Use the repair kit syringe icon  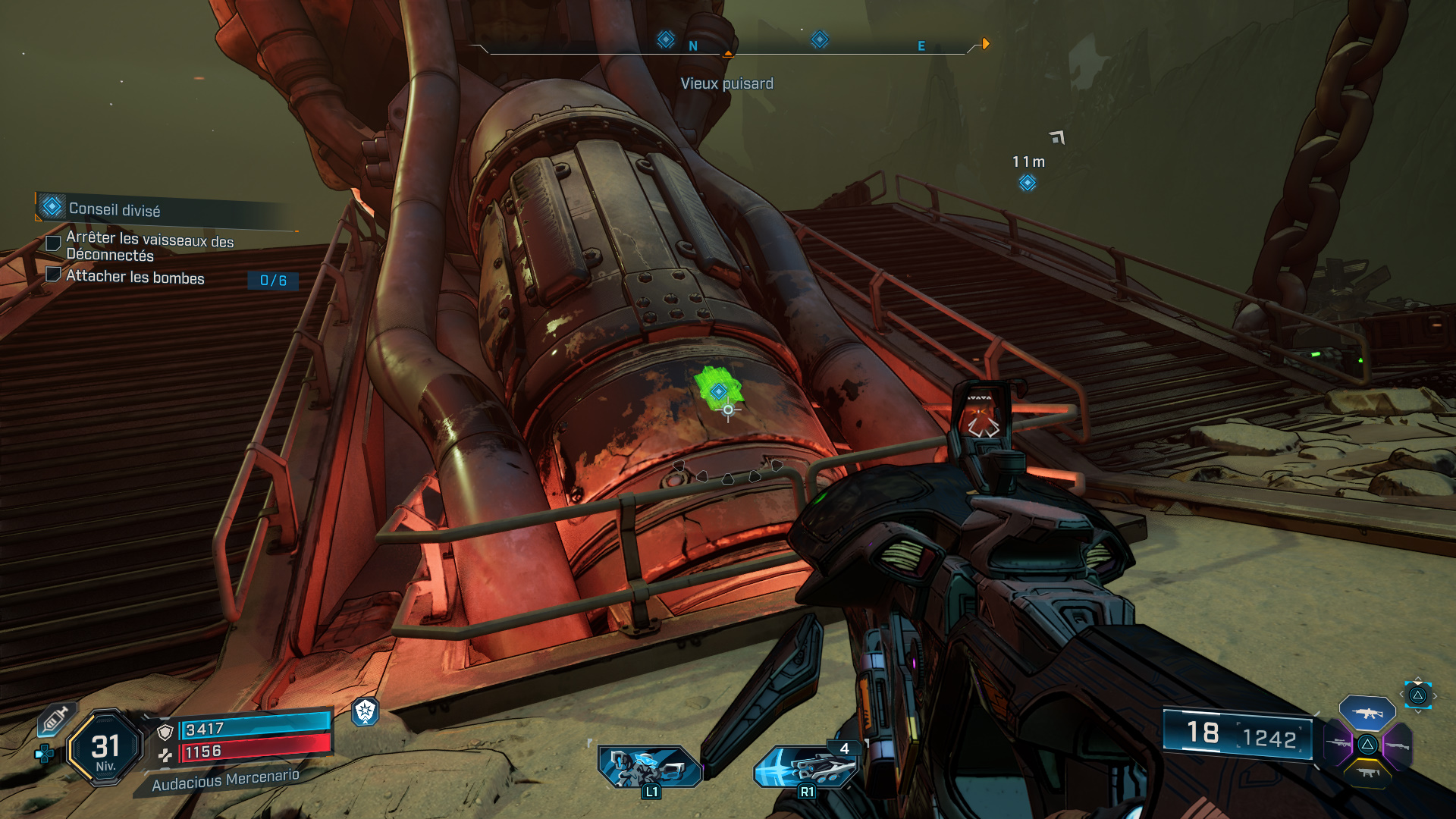tap(55, 719)
